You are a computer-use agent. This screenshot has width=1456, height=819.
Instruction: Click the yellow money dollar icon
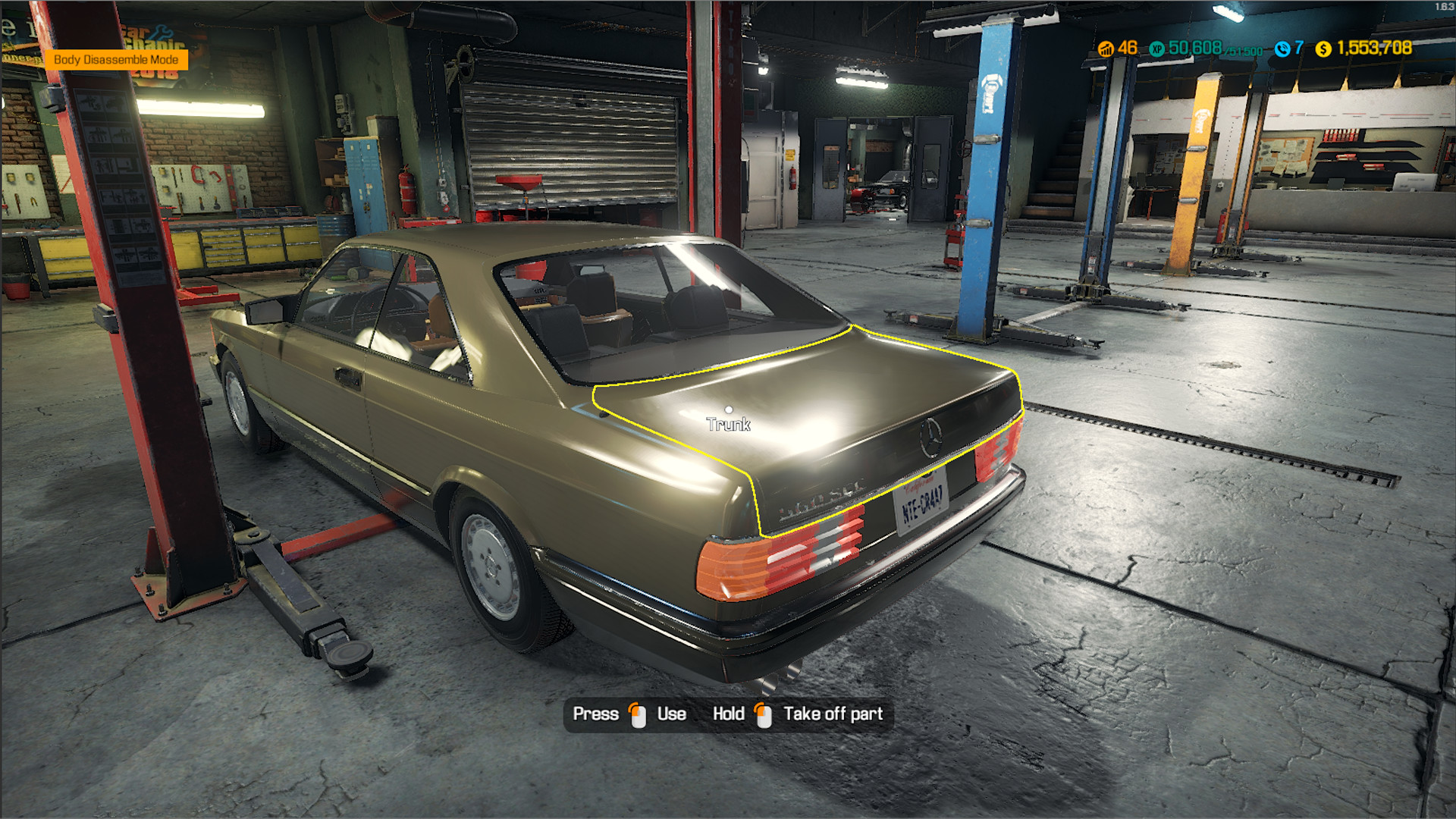tap(1324, 49)
